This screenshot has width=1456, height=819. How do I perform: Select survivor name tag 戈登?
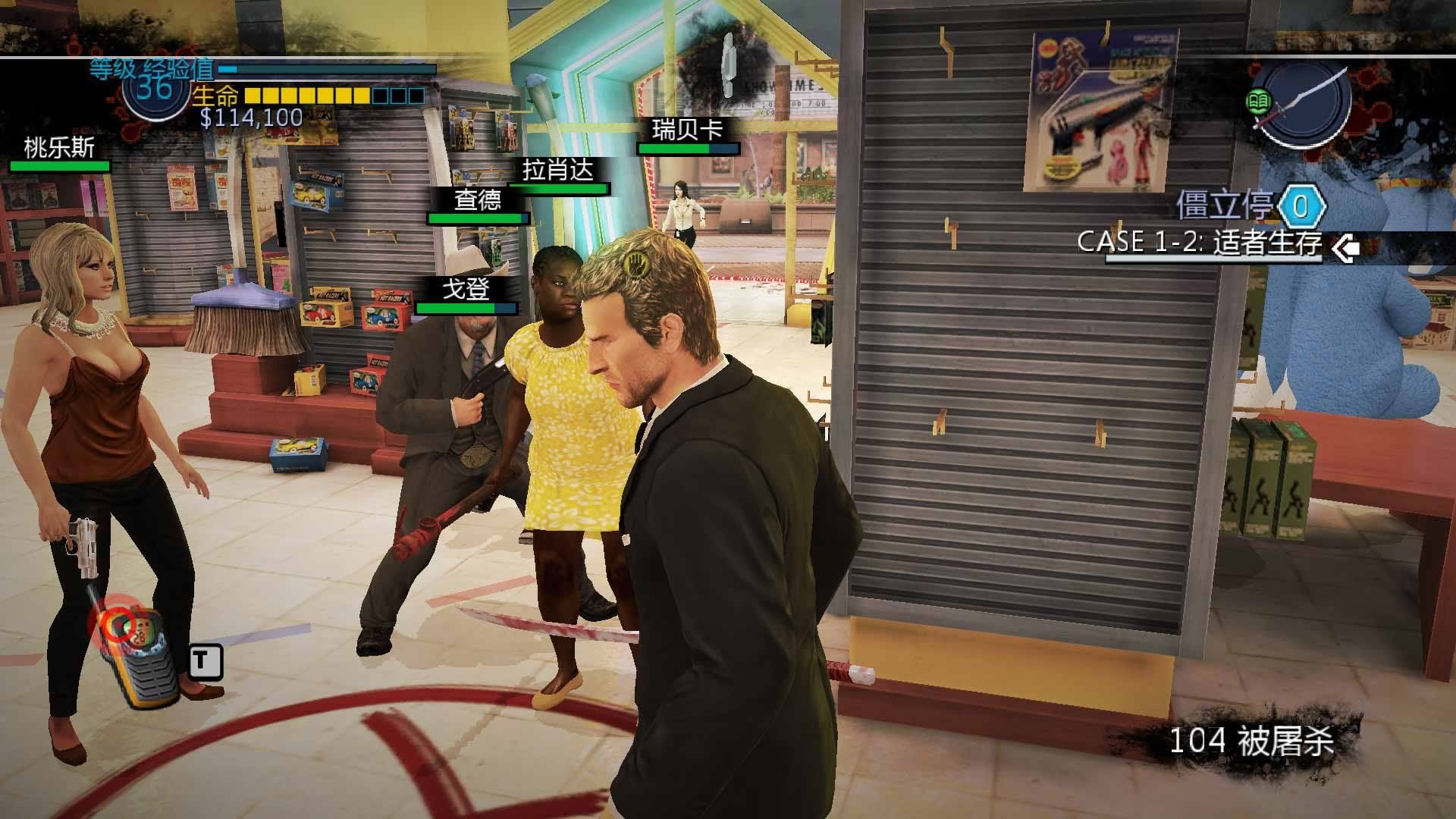click(466, 289)
